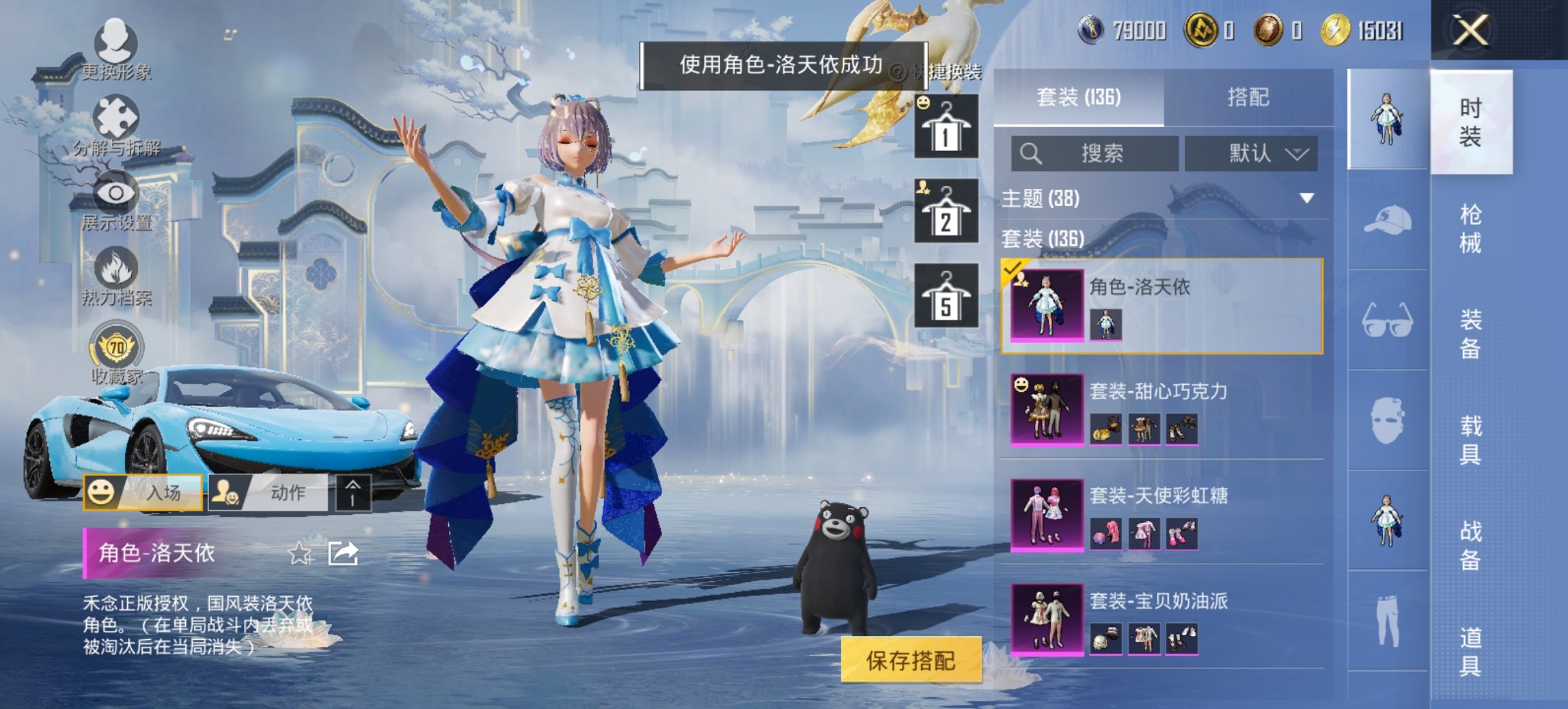Screen dimensions: 1568x709
Task: Open the 默认 sort dropdown
Action: [1256, 153]
